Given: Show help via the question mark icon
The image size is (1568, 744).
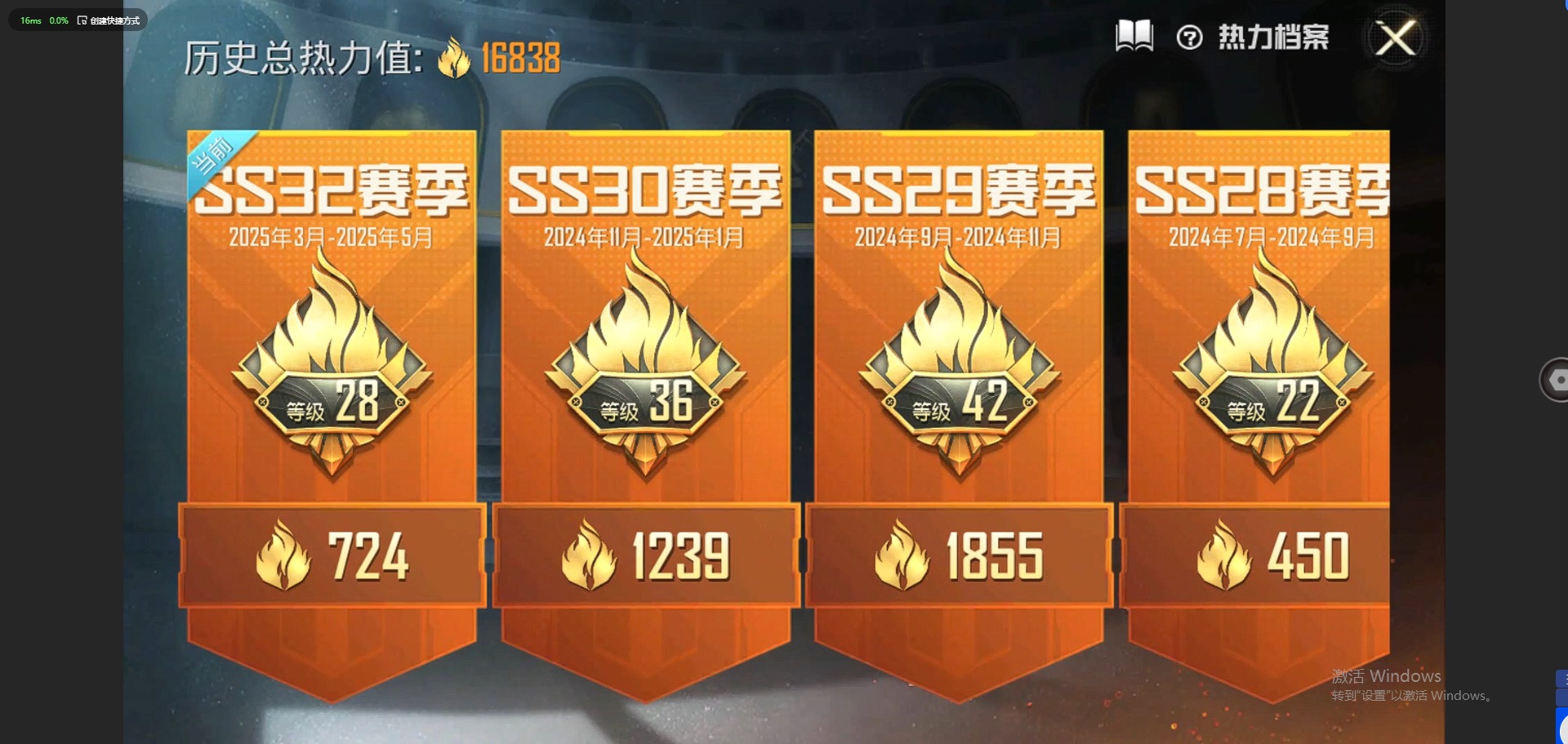Looking at the screenshot, I should tap(1189, 38).
